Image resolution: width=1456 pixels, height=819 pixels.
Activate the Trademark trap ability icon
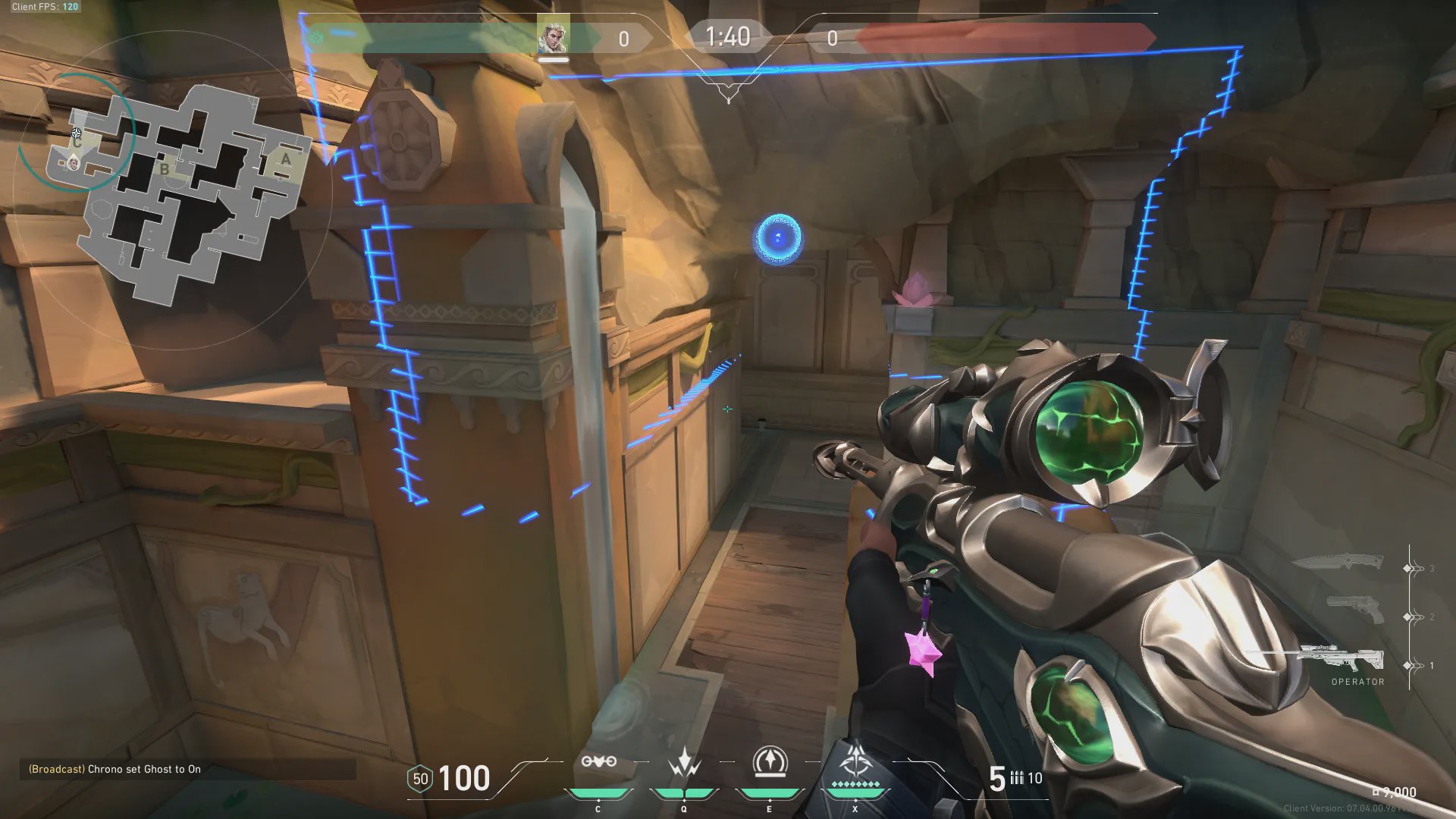(598, 762)
